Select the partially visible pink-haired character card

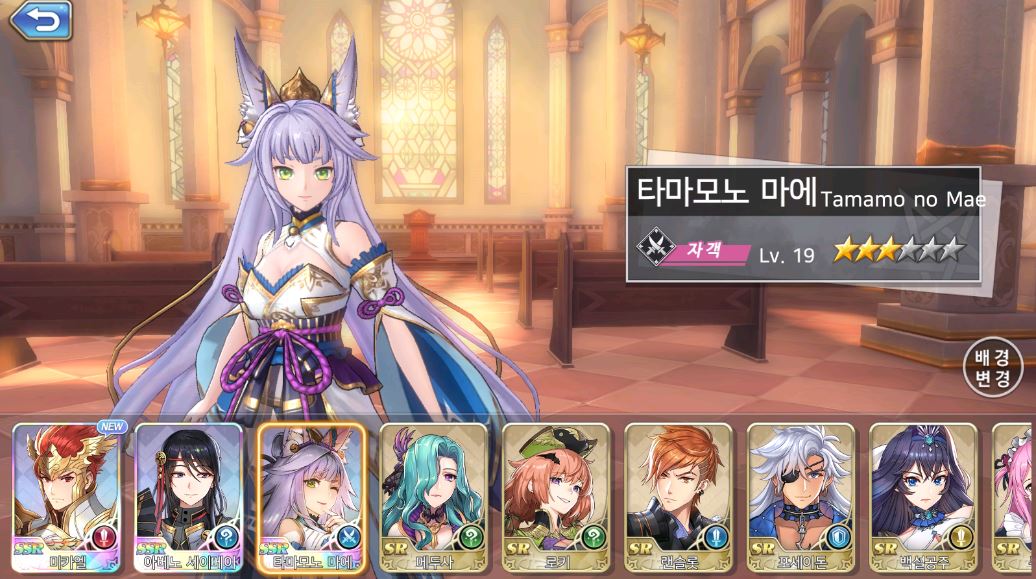pyautogui.click(x=1015, y=497)
